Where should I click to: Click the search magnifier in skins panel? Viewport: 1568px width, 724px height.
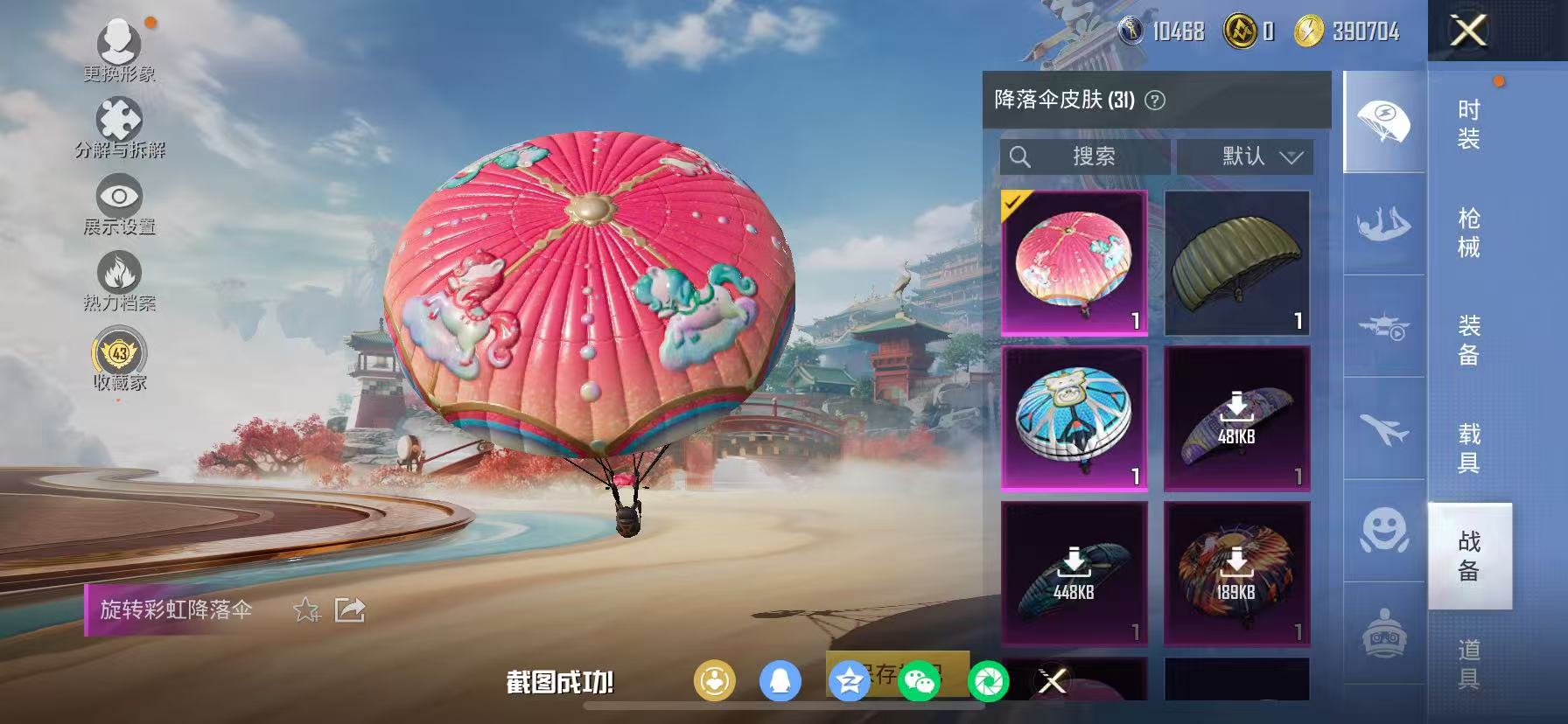pyautogui.click(x=1021, y=157)
